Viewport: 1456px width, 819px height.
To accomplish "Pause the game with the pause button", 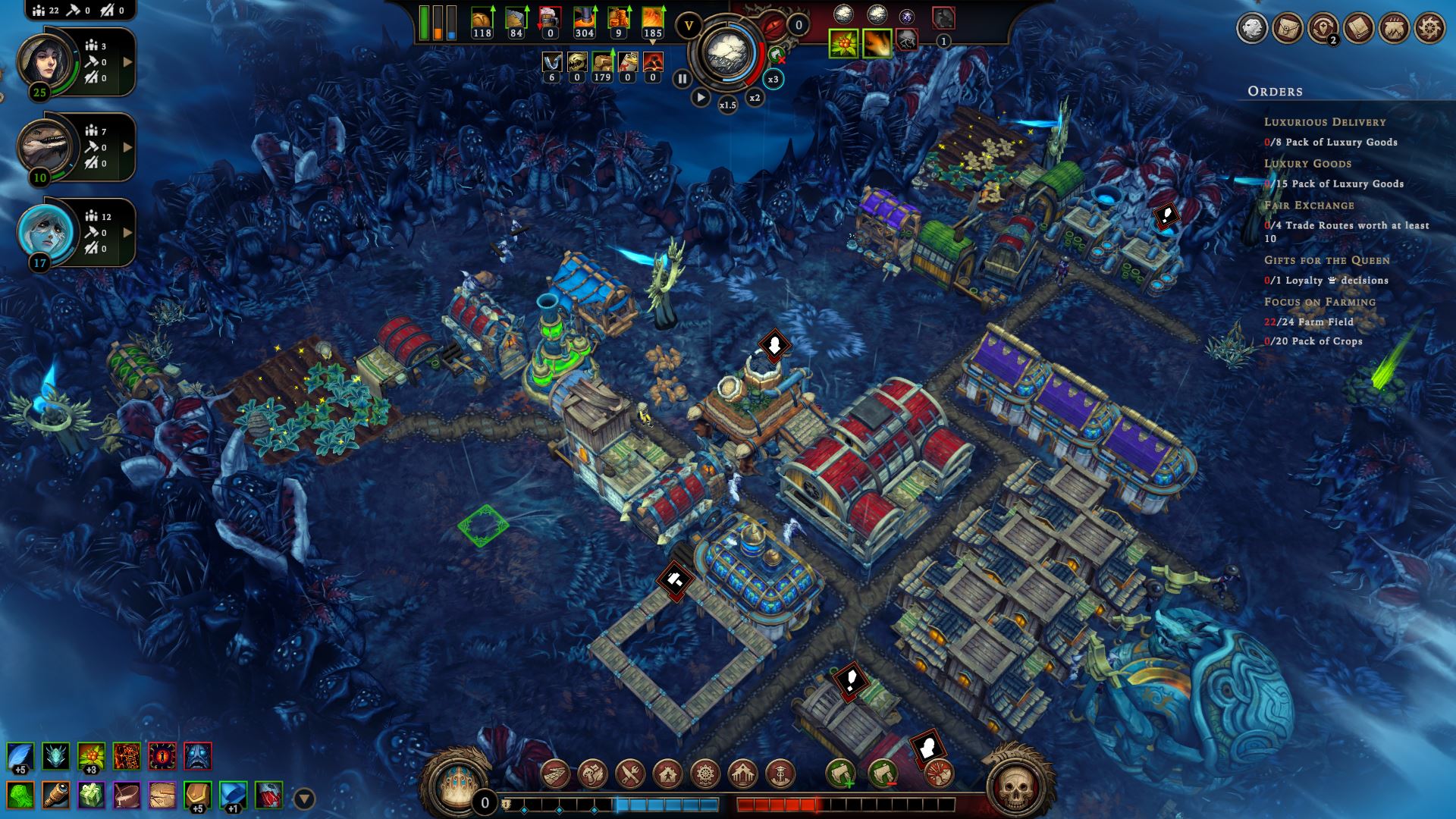I will click(x=682, y=78).
